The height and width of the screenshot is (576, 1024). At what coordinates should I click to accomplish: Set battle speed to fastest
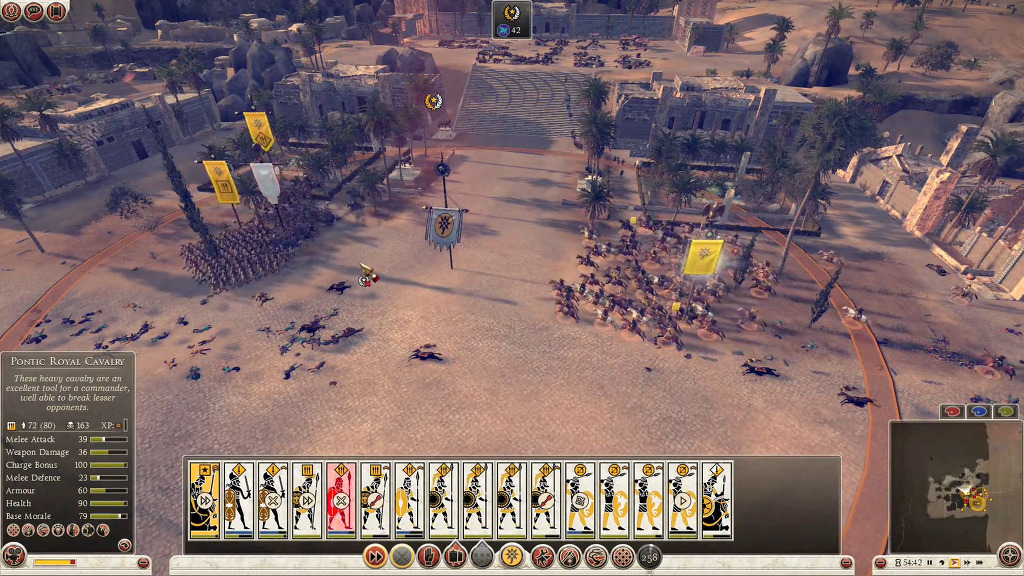pos(981,563)
